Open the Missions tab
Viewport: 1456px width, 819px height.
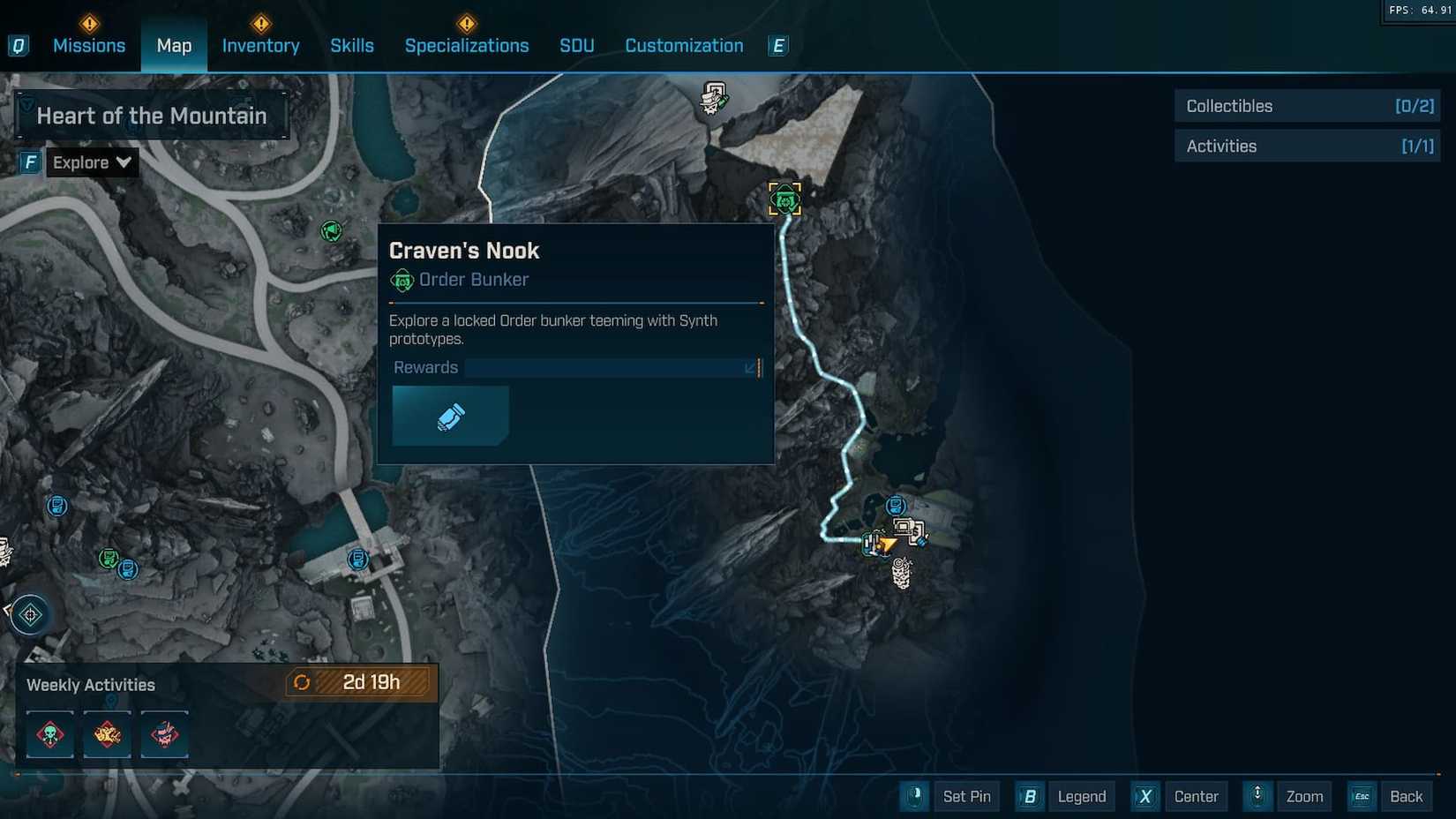click(x=89, y=45)
